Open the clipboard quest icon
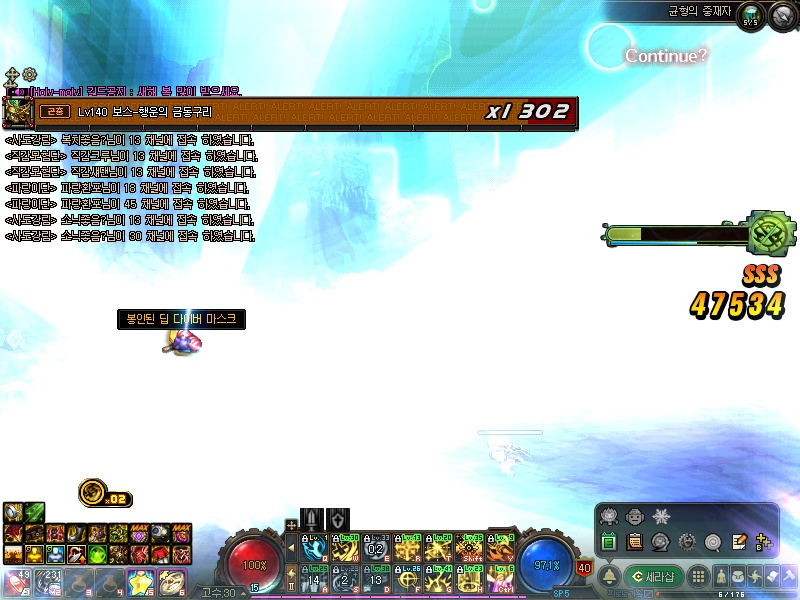 pos(634,542)
